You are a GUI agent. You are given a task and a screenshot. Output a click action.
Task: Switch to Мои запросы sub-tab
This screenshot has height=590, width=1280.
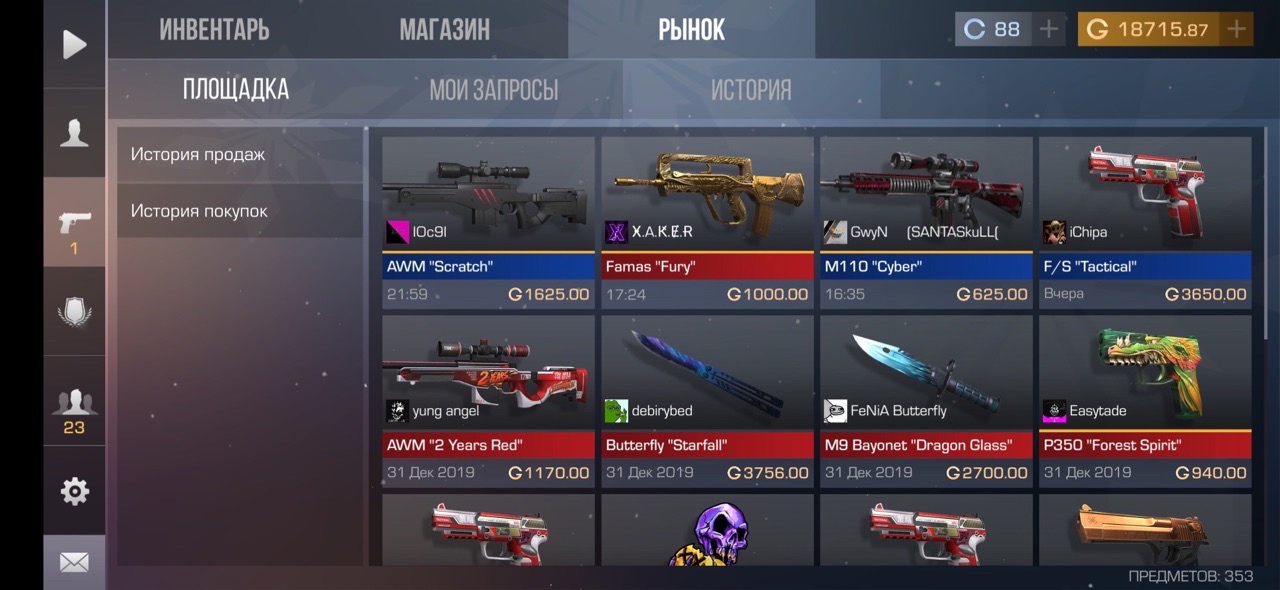pyautogui.click(x=493, y=90)
